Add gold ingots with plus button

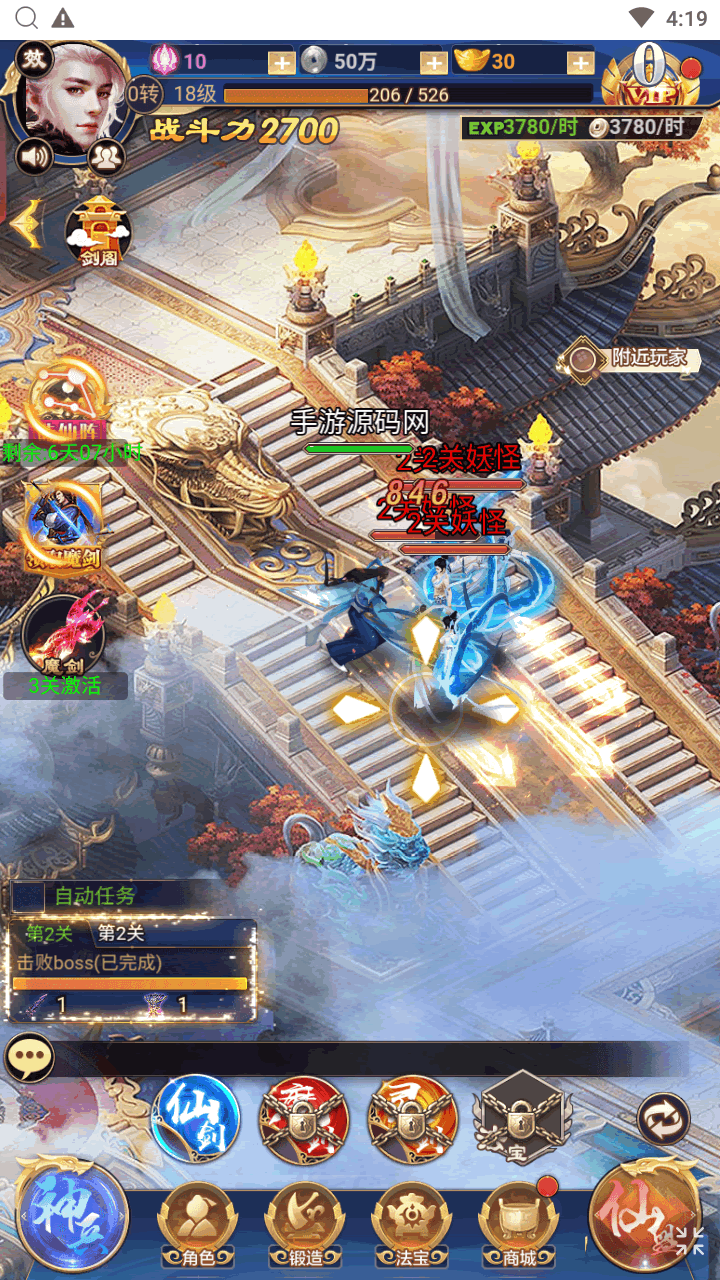click(581, 62)
